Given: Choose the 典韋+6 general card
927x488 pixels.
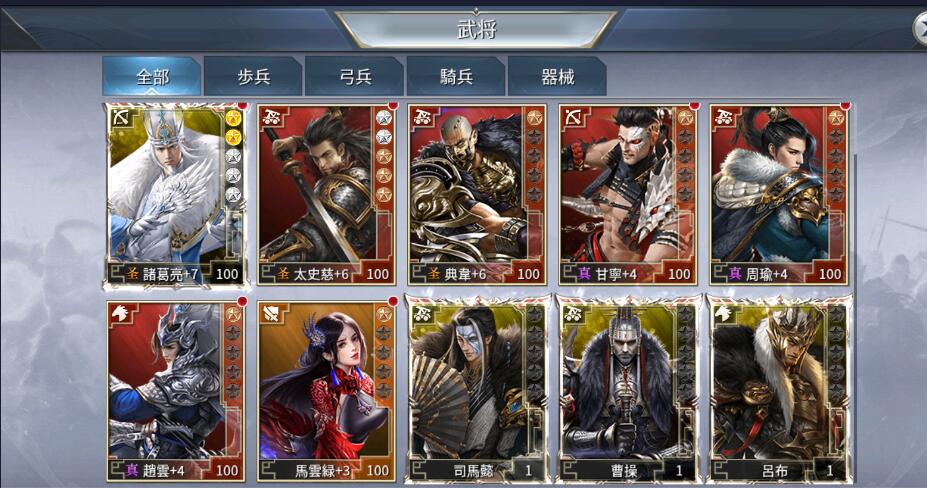Looking at the screenshot, I should [x=477, y=195].
